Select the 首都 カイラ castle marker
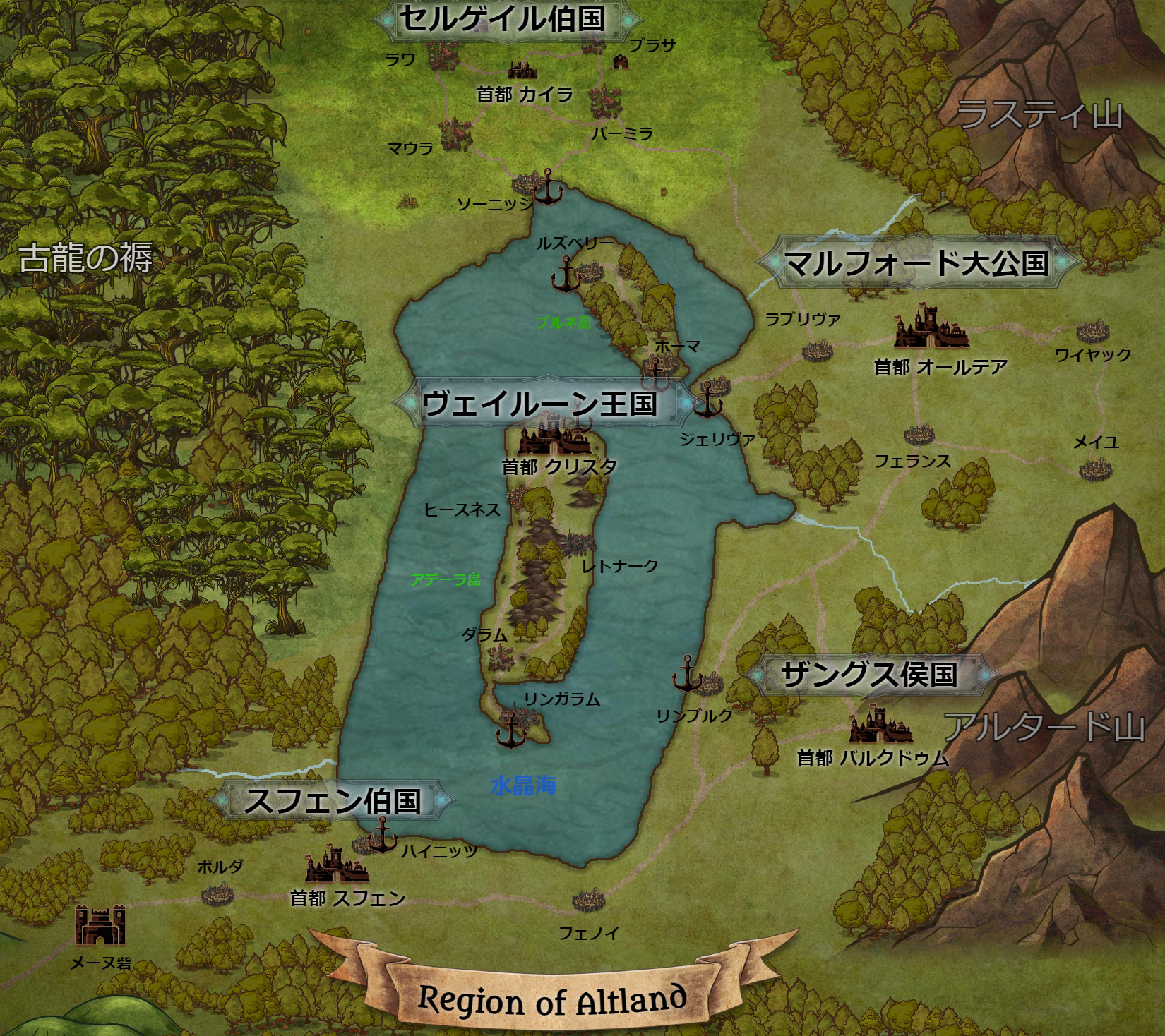Image resolution: width=1165 pixels, height=1036 pixels. click(x=522, y=69)
